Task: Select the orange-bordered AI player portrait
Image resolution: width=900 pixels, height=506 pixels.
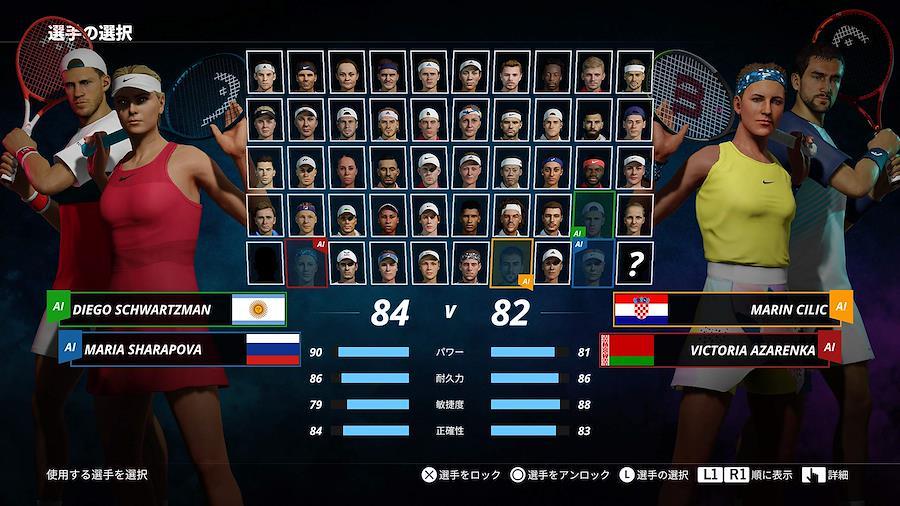Action: 511,263
